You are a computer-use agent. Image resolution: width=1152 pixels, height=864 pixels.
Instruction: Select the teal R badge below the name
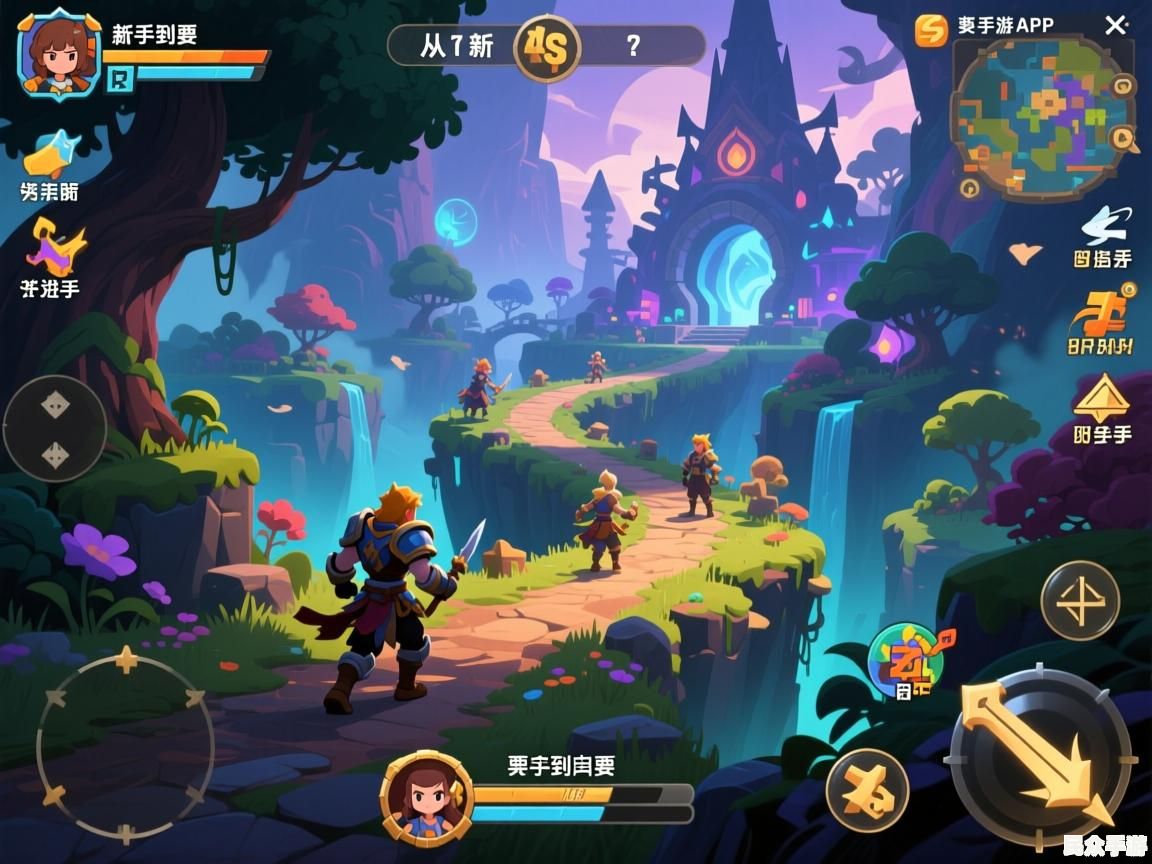pyautogui.click(x=120, y=79)
